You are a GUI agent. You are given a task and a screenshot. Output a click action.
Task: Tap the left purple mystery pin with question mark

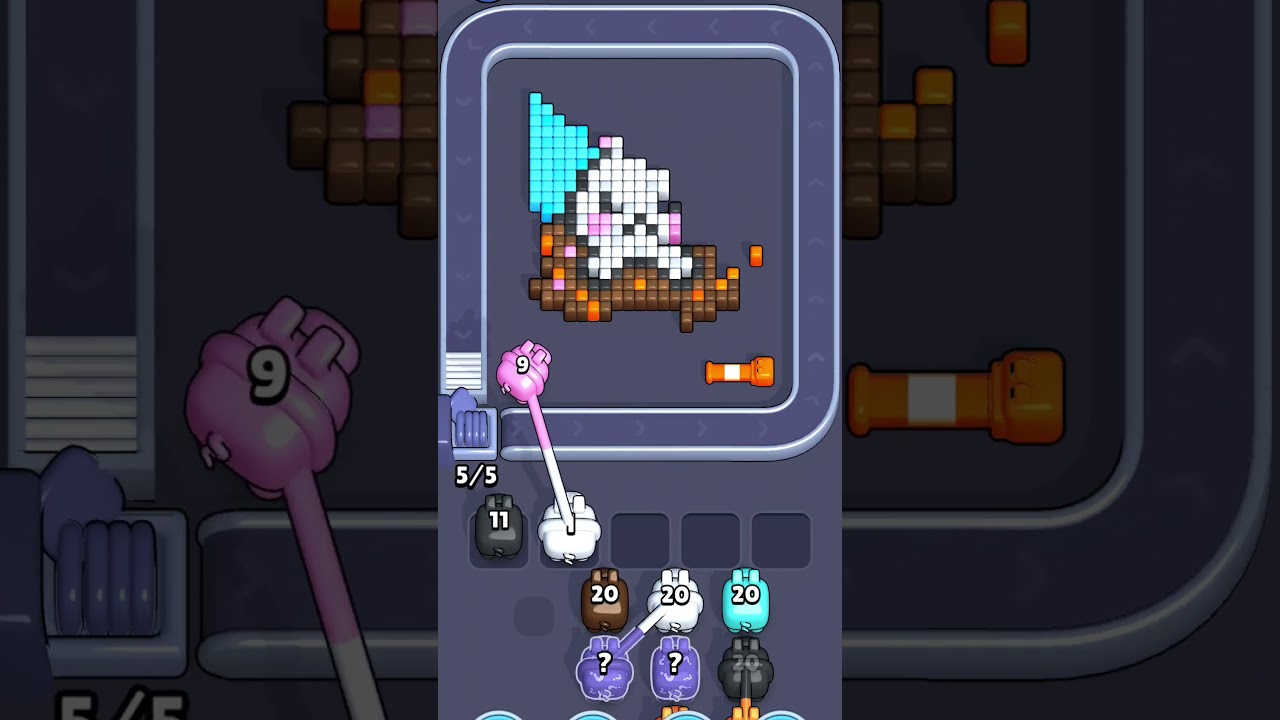605,668
